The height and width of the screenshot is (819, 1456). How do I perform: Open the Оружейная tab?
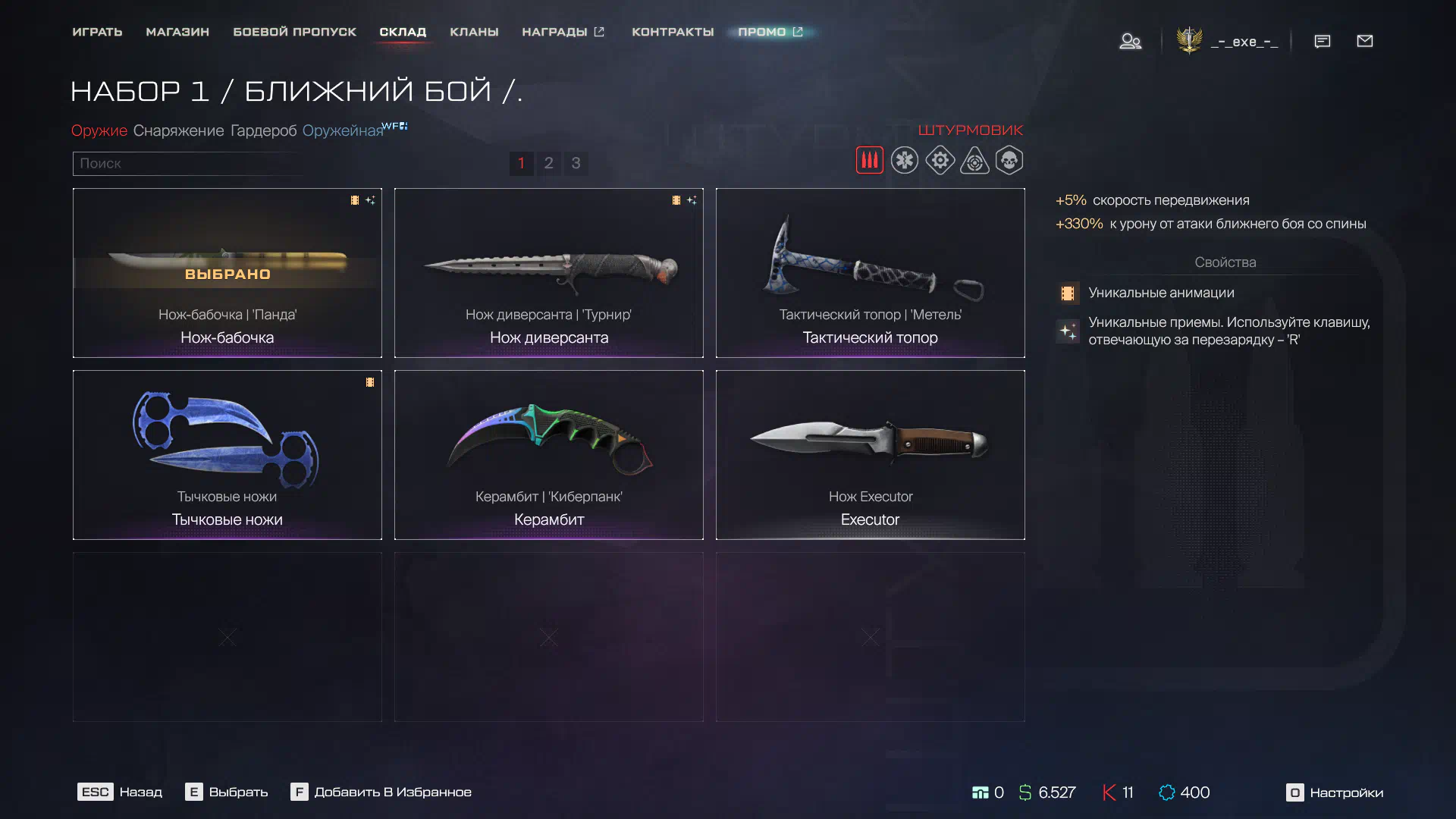pos(343,130)
